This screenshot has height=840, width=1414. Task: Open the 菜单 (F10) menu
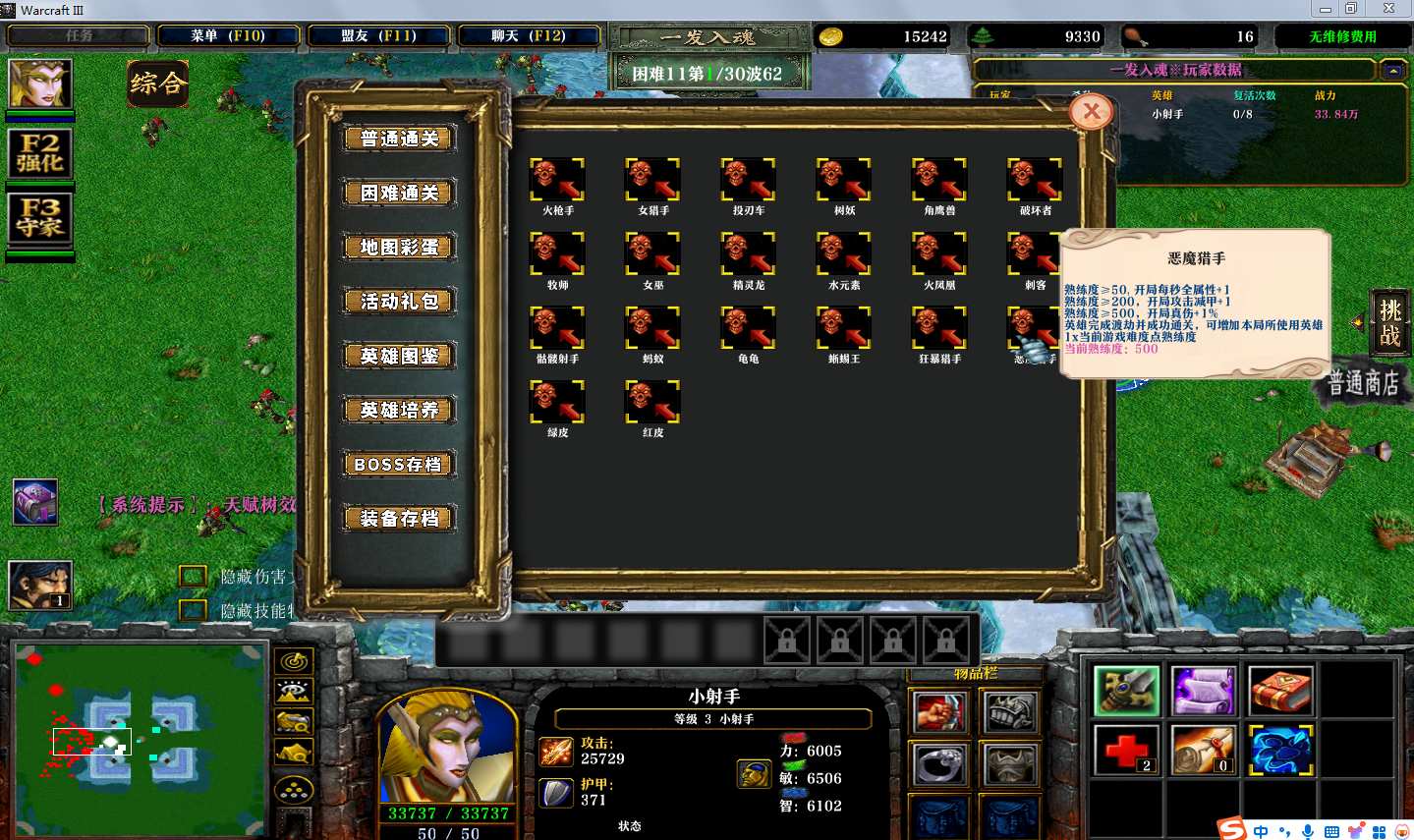click(x=228, y=36)
